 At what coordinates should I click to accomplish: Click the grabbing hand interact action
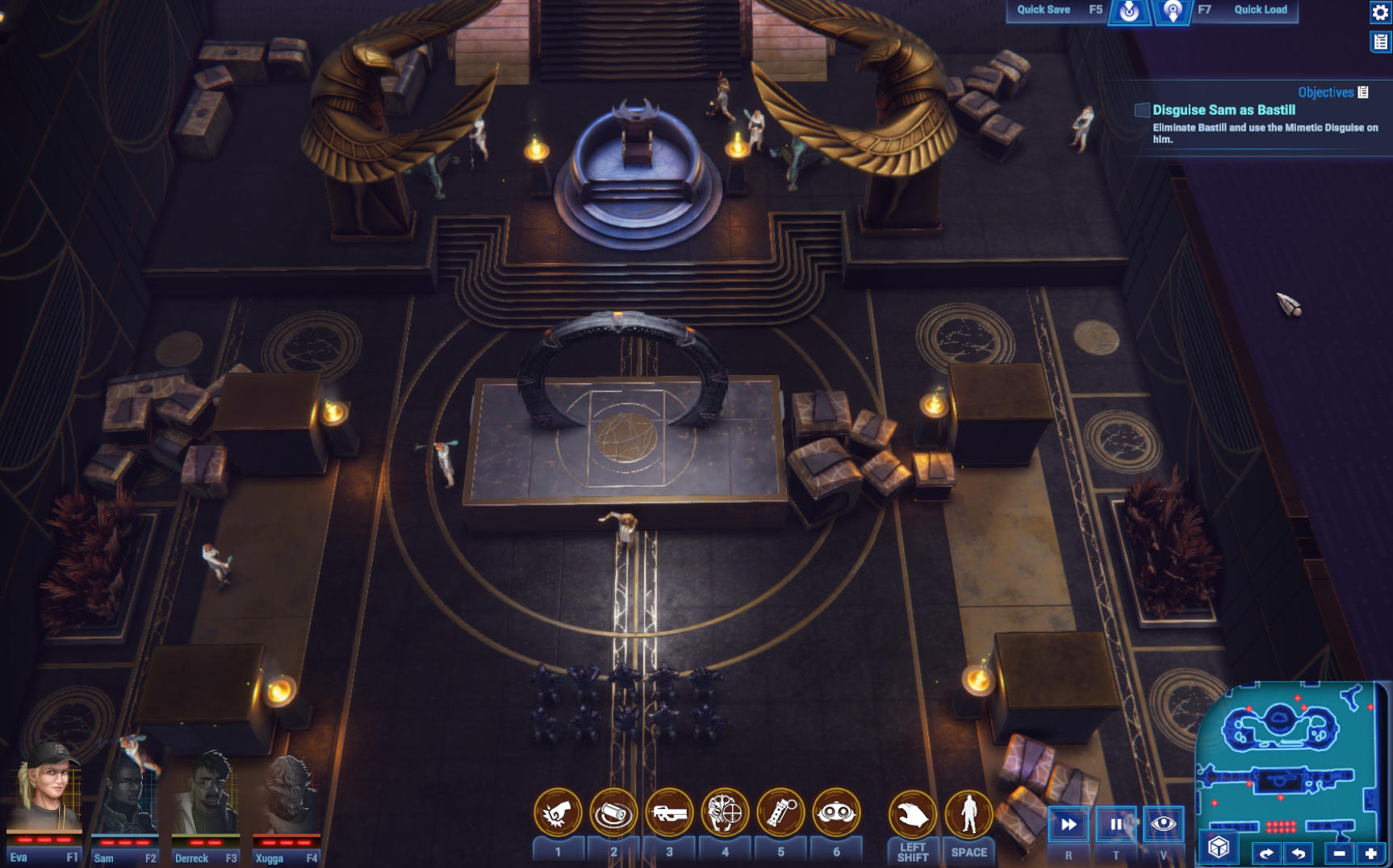coord(913,814)
